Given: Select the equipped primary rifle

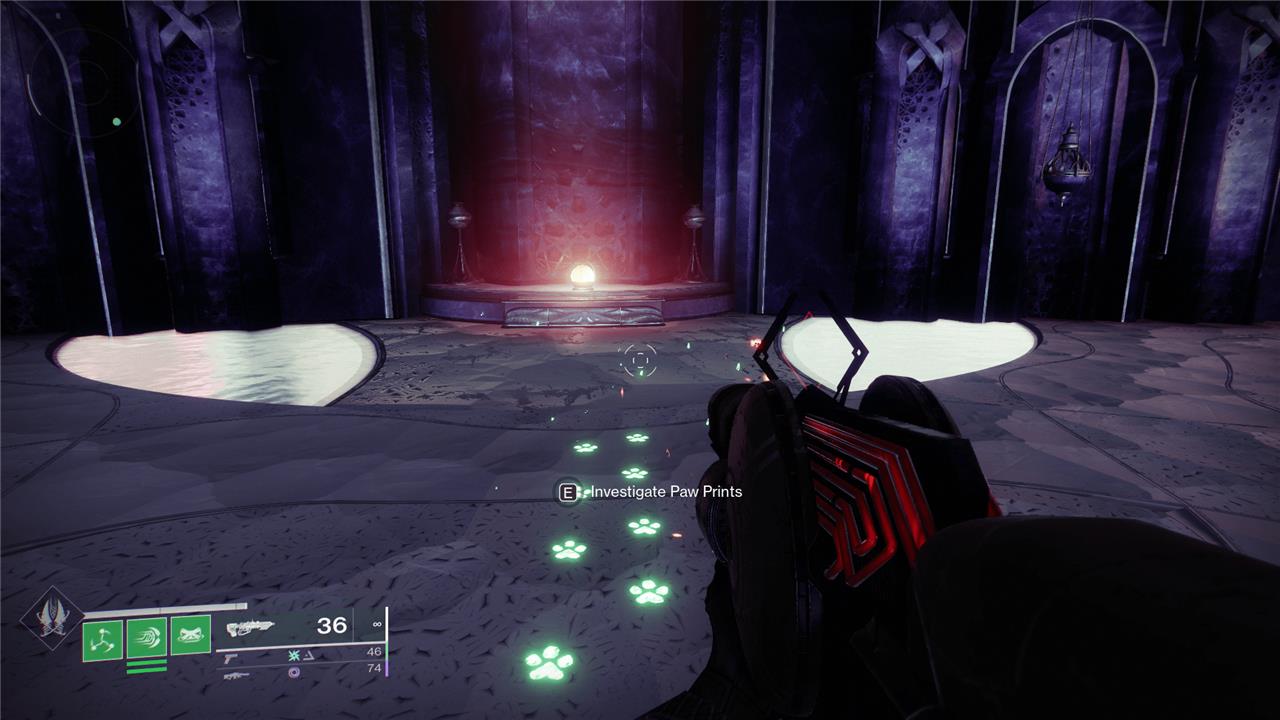Looking at the screenshot, I should point(250,628).
